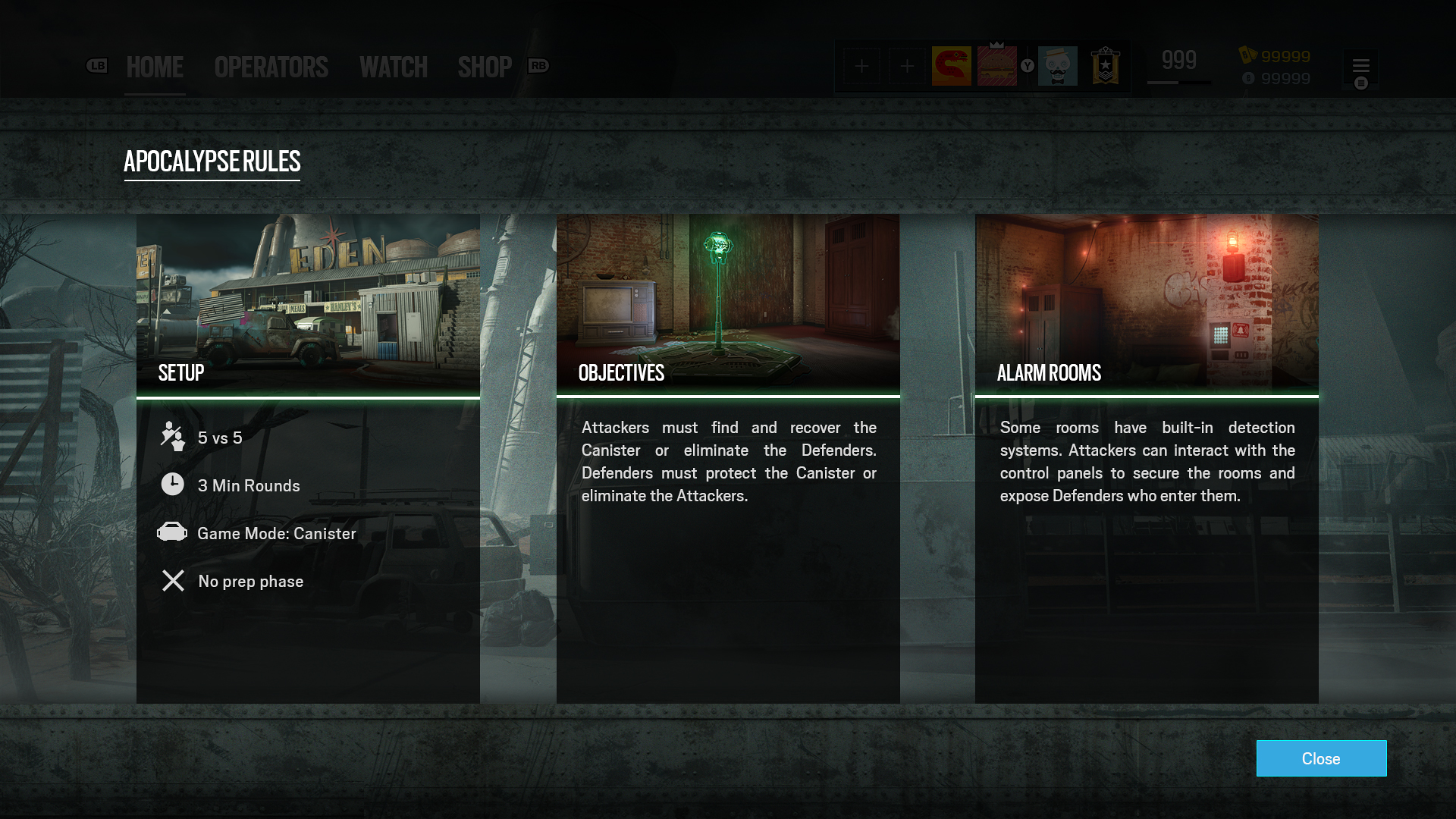Select the Setup rules card image
The image size is (1456, 819).
(308, 303)
